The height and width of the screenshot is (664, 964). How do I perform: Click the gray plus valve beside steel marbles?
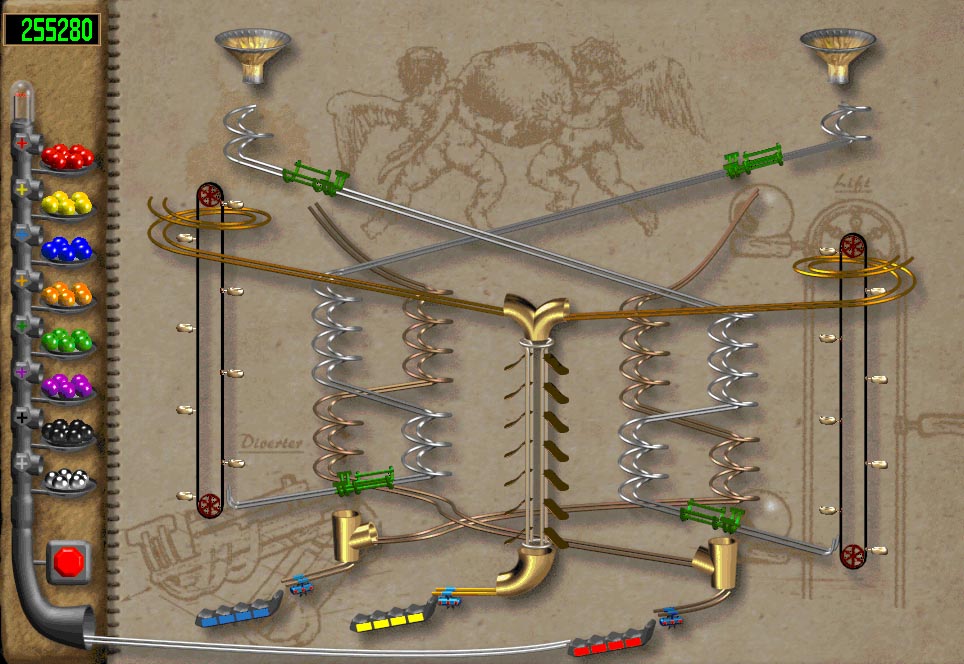[x=22, y=464]
